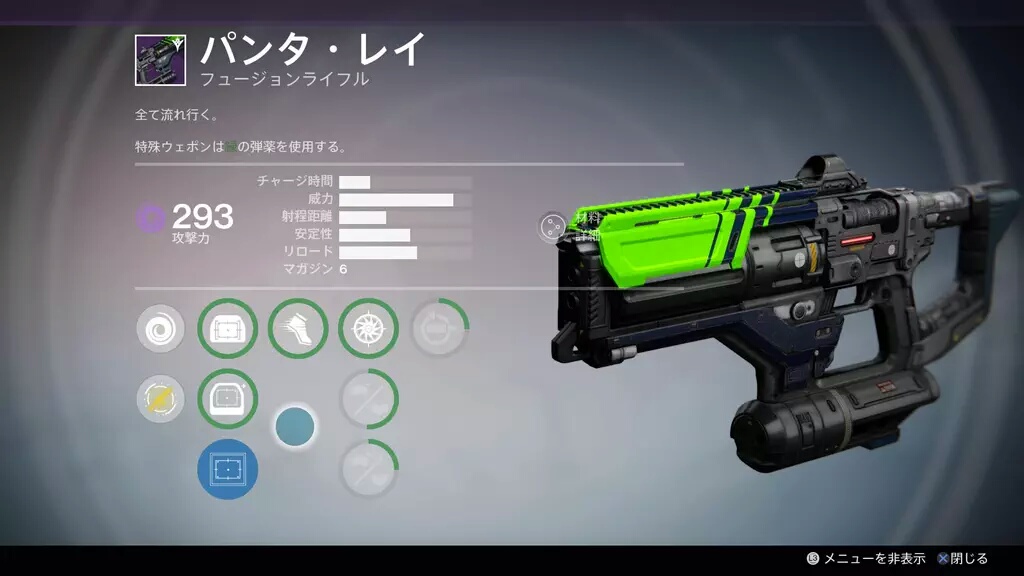
Task: Select the blue-filled square reticle perk
Action: click(x=228, y=469)
